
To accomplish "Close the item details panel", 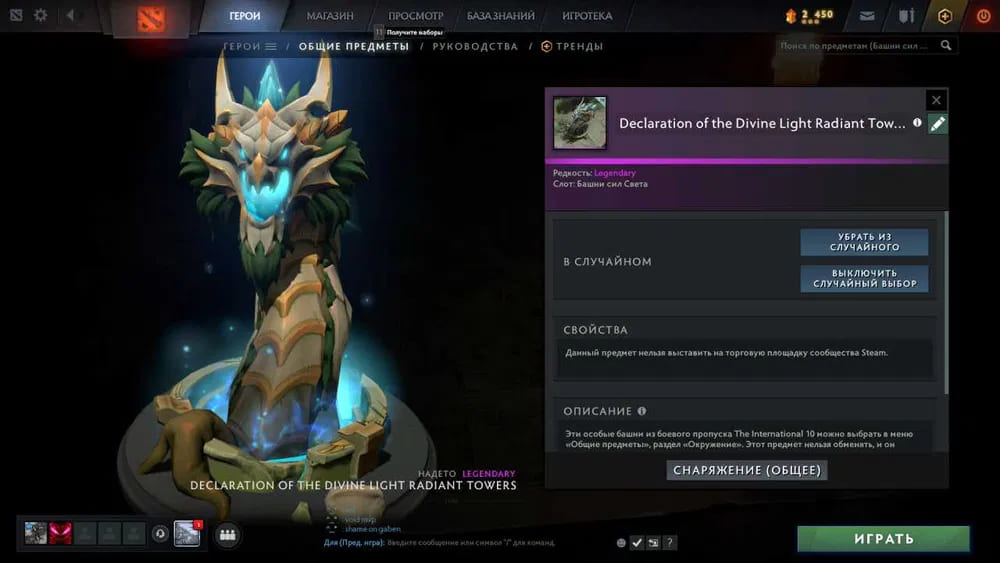I will (936, 100).
